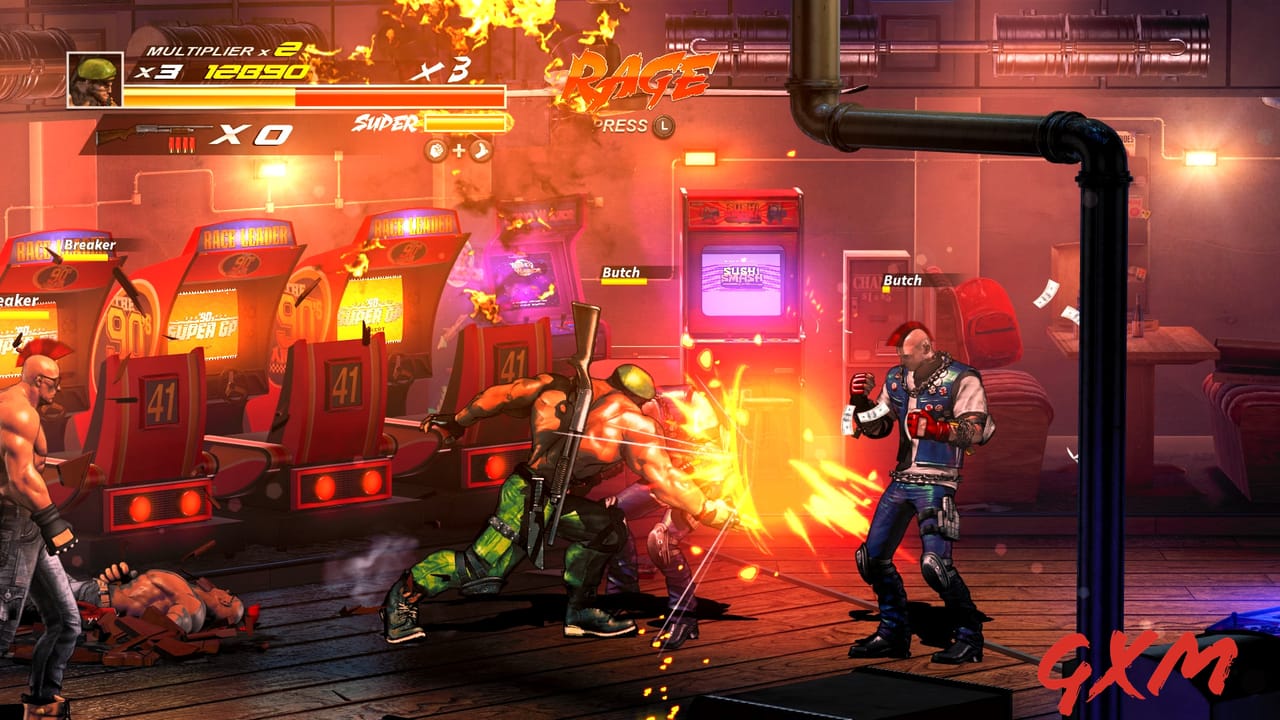The width and height of the screenshot is (1280, 720).
Task: Click the Butch label on the center enemy
Action: (x=620, y=271)
